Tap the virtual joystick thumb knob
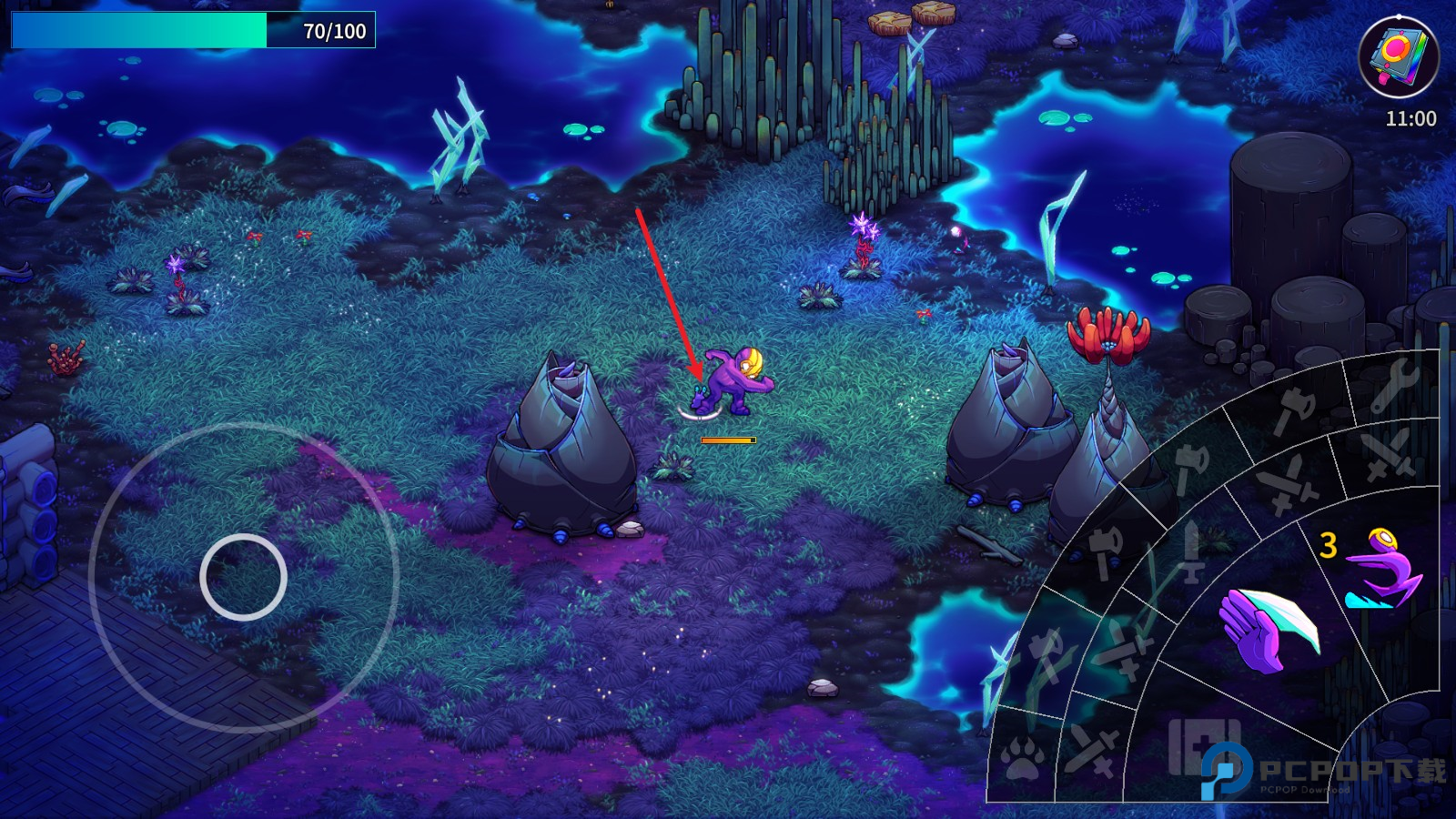The height and width of the screenshot is (819, 1456). 243,577
